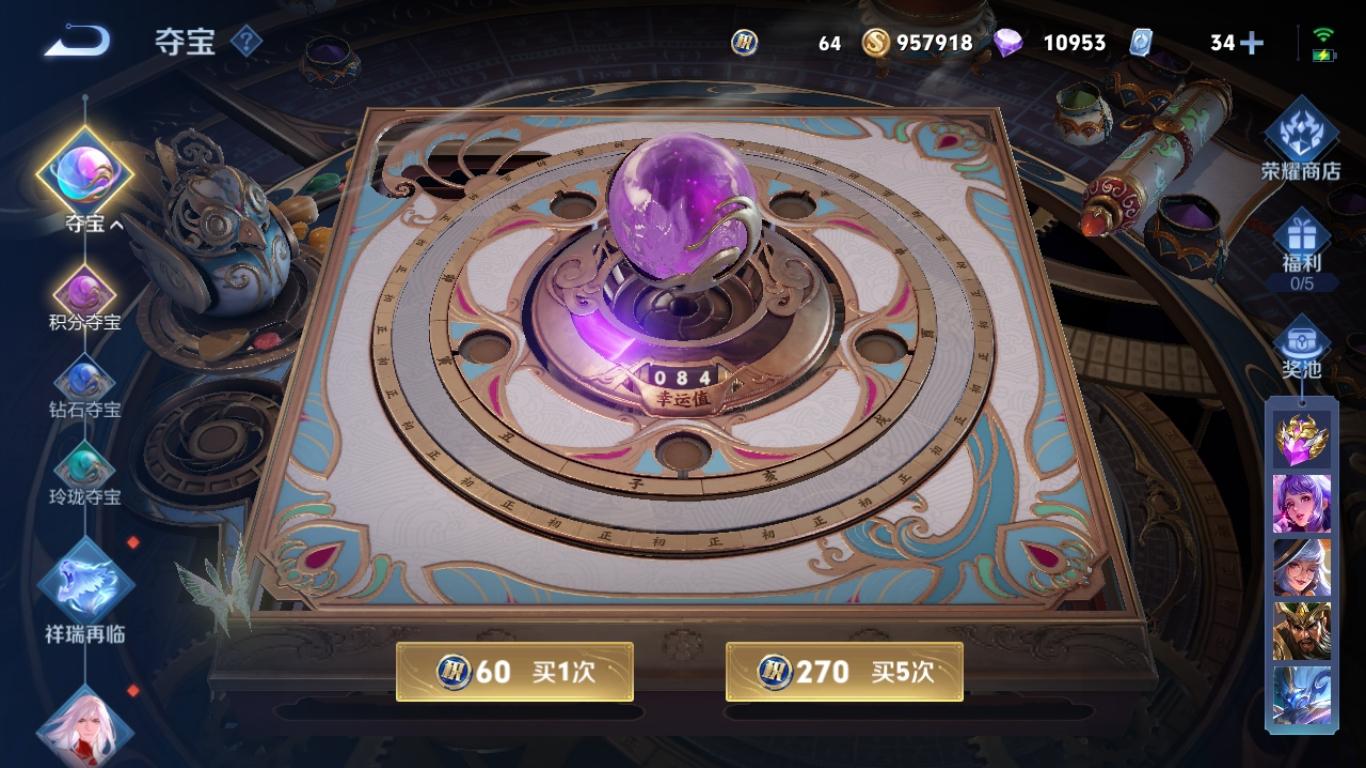1366x768 pixels.
Task: Select the gold crown gem prize thumbnail
Action: (x=1301, y=439)
